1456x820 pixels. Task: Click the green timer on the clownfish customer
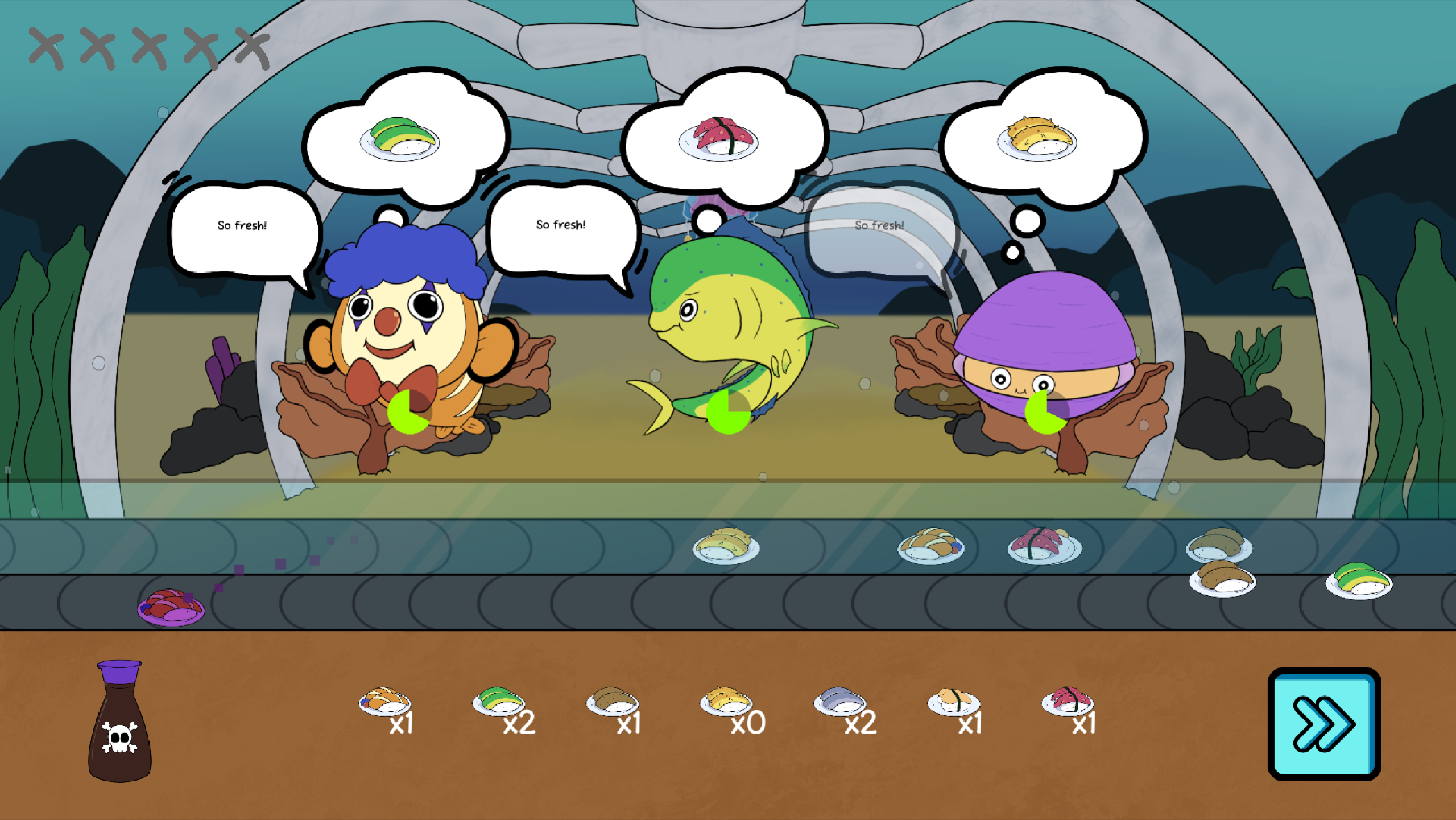[407, 413]
